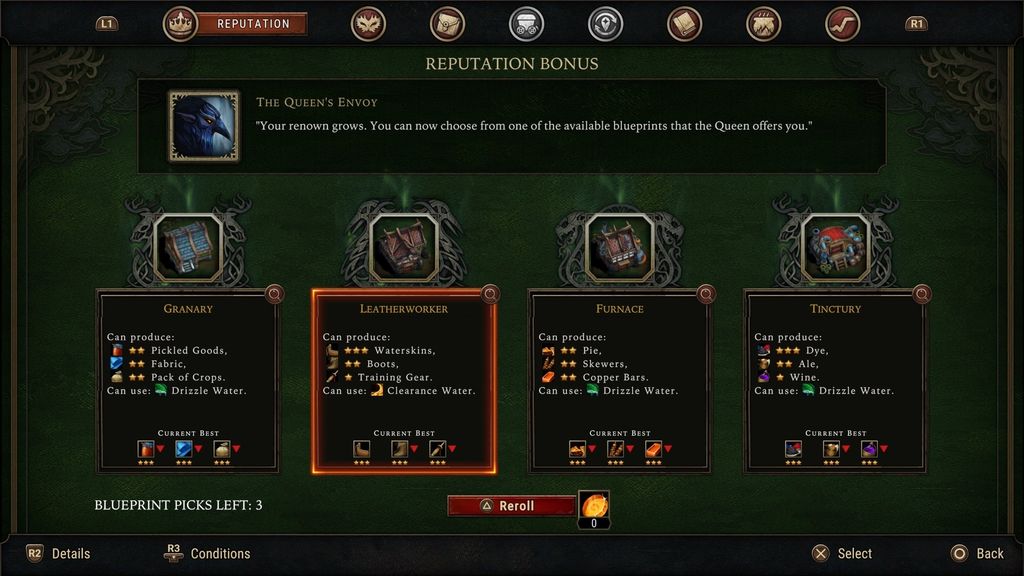The image size is (1024, 576).
Task: Choose the Granary blueprint card
Action: pos(188,381)
